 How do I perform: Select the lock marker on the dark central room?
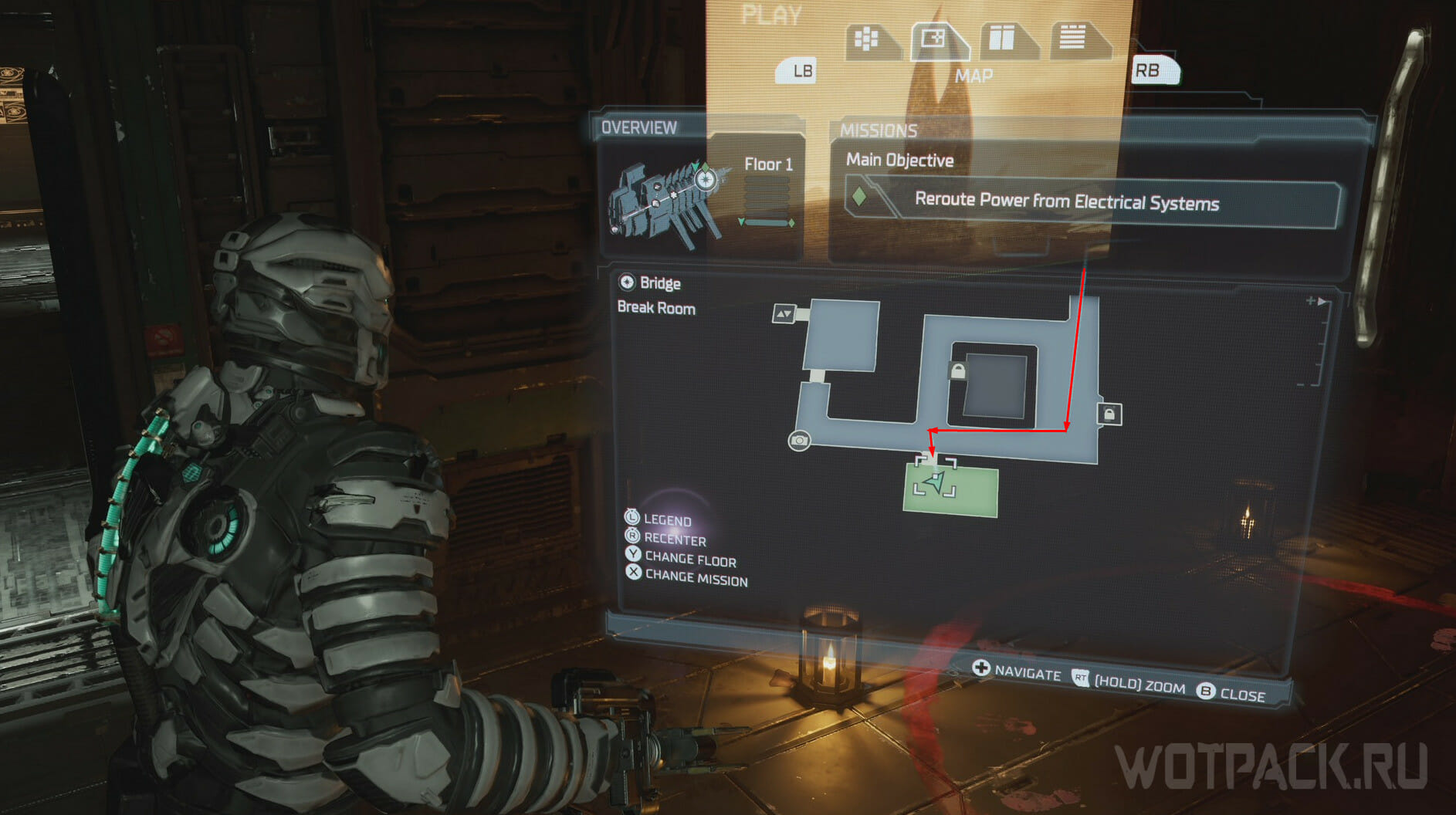tap(958, 371)
